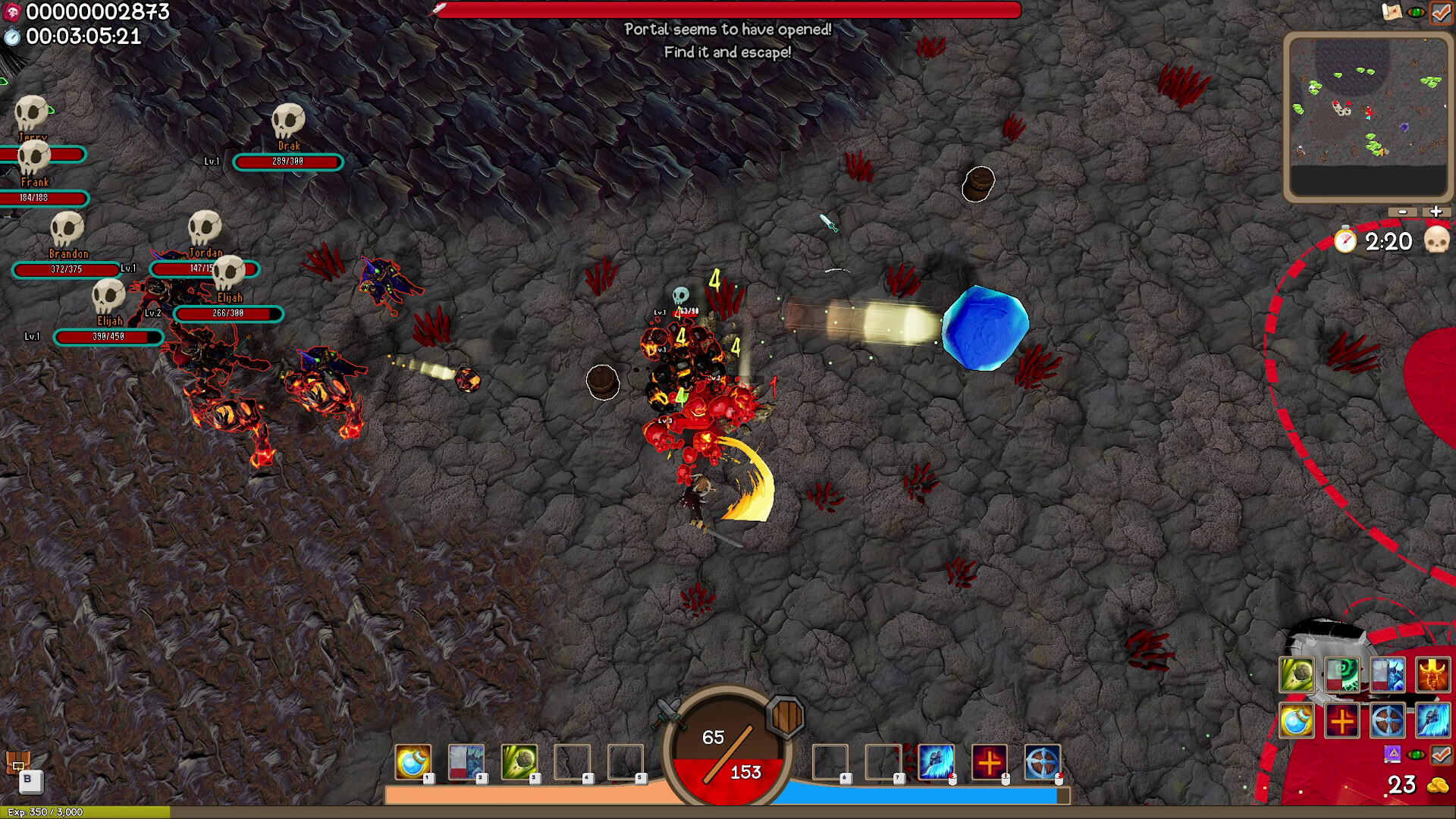This screenshot has height=819, width=1456.
Task: Choose the flaming horned helmet skill
Action: click(1432, 675)
